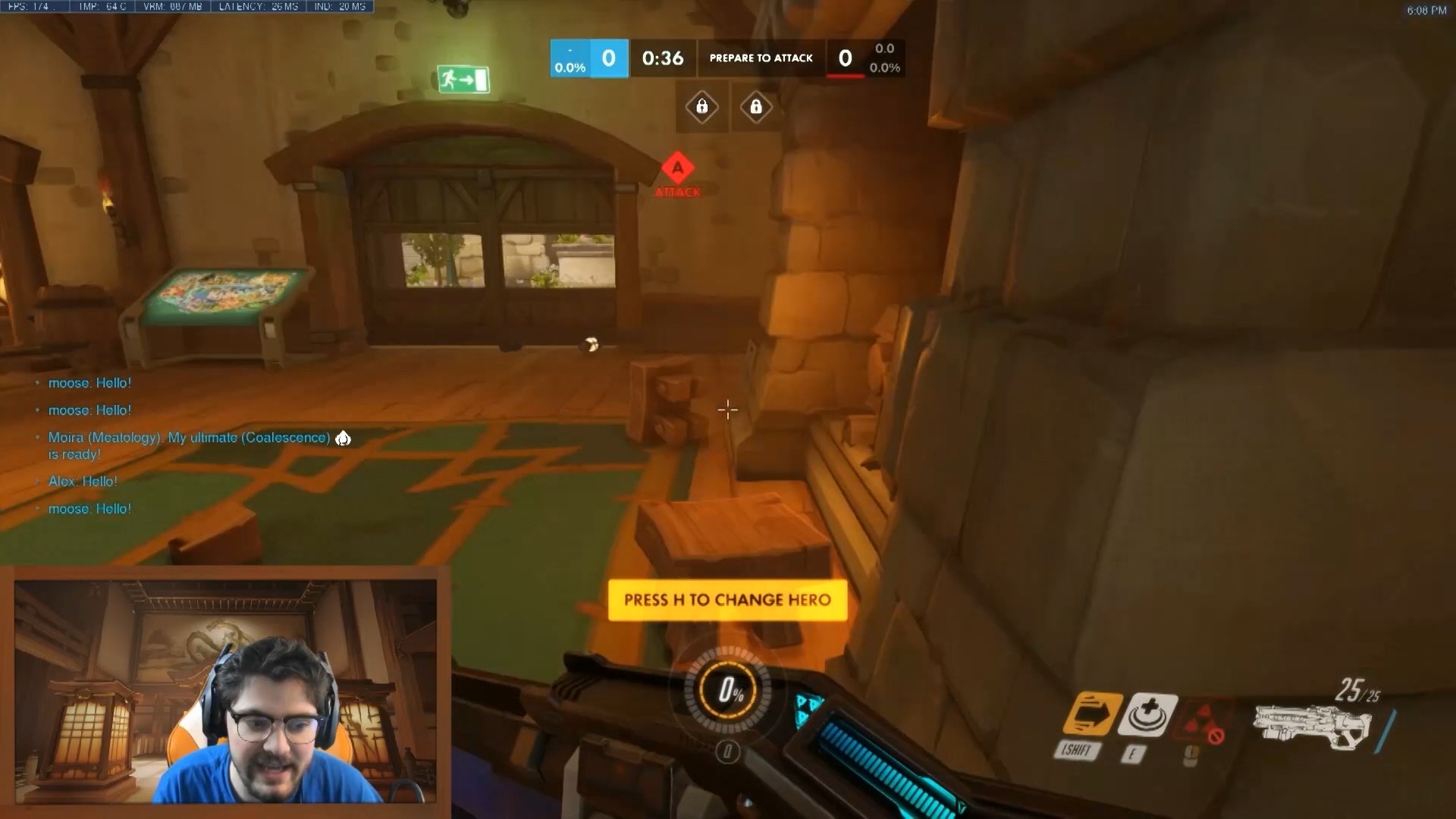1456x819 pixels.
Task: Select the pulse rifle weapon icon
Action: click(1312, 726)
